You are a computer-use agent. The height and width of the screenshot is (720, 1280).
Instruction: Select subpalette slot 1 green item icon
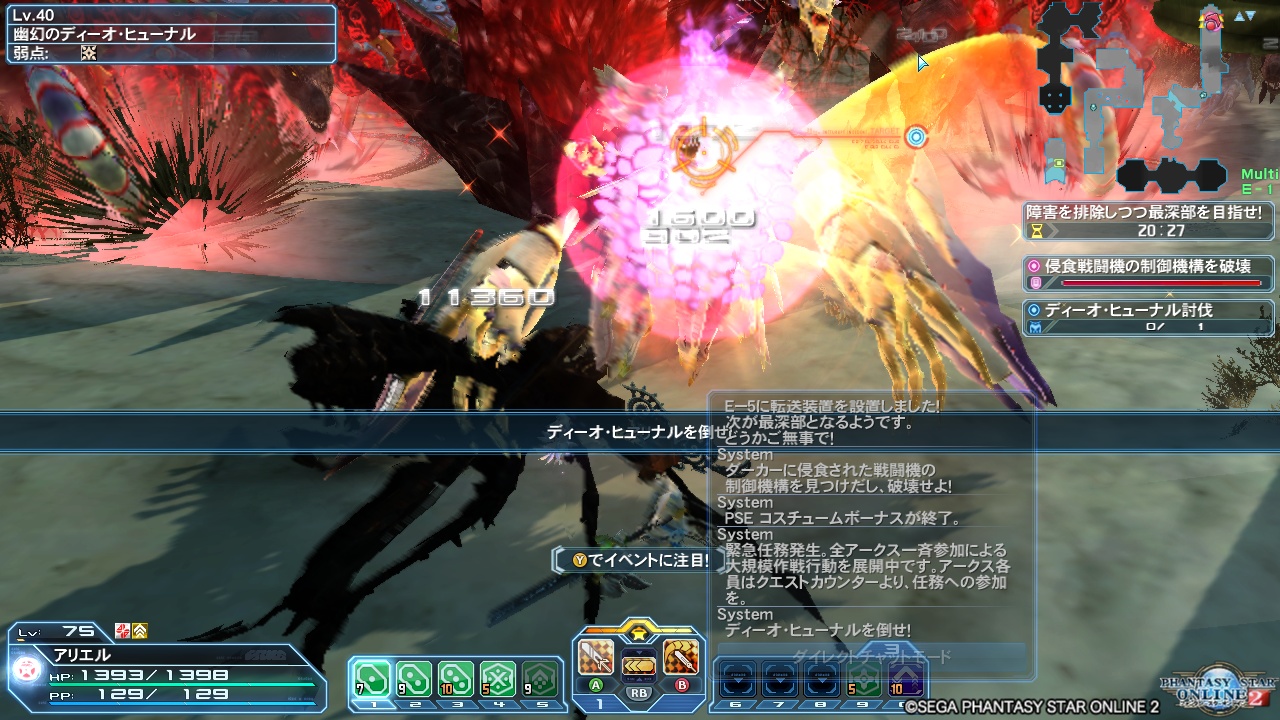click(x=370, y=677)
